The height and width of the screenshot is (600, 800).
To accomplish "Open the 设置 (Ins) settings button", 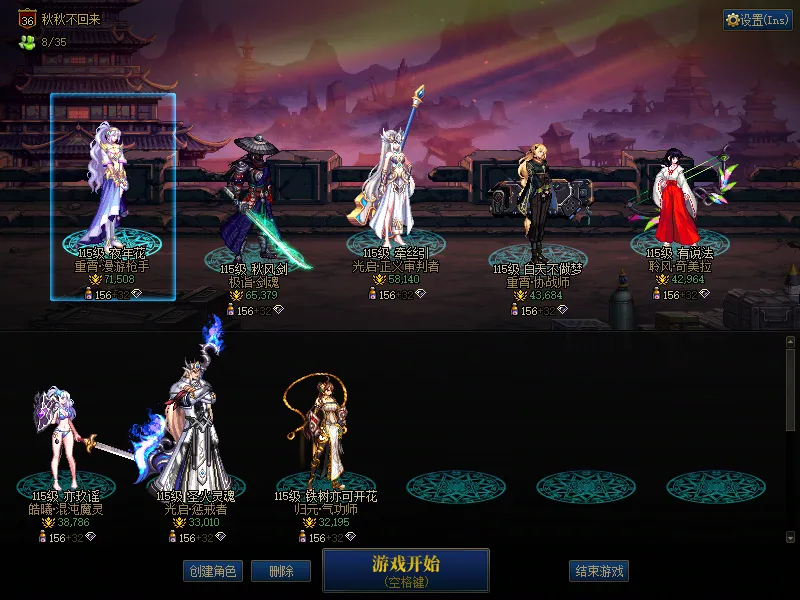I will 758,20.
